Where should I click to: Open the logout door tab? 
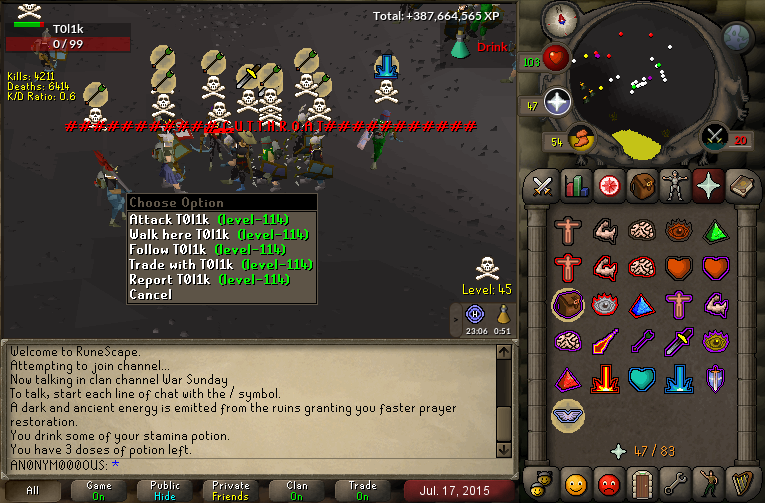(x=641, y=482)
